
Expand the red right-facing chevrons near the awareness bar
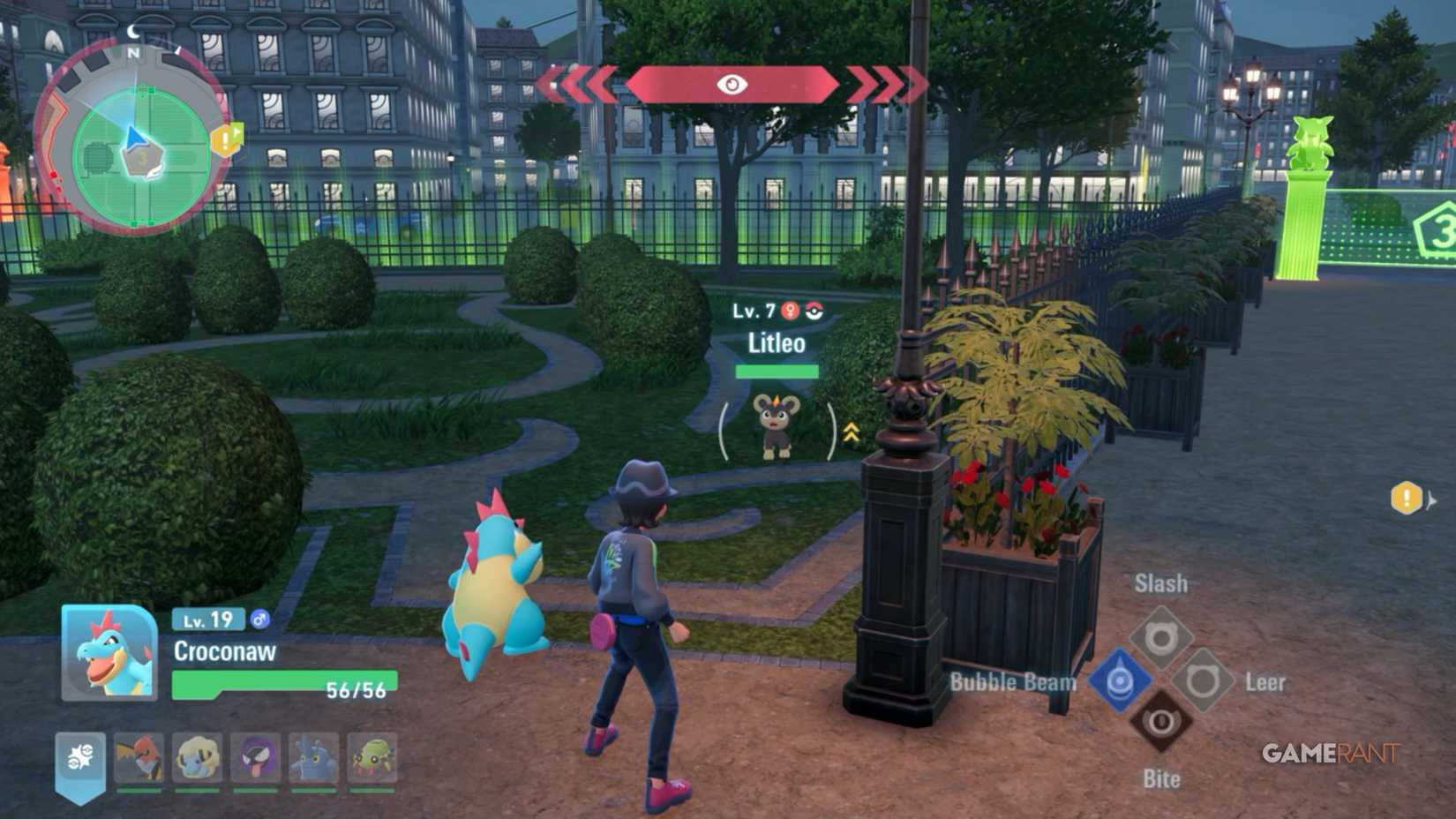[x=882, y=82]
